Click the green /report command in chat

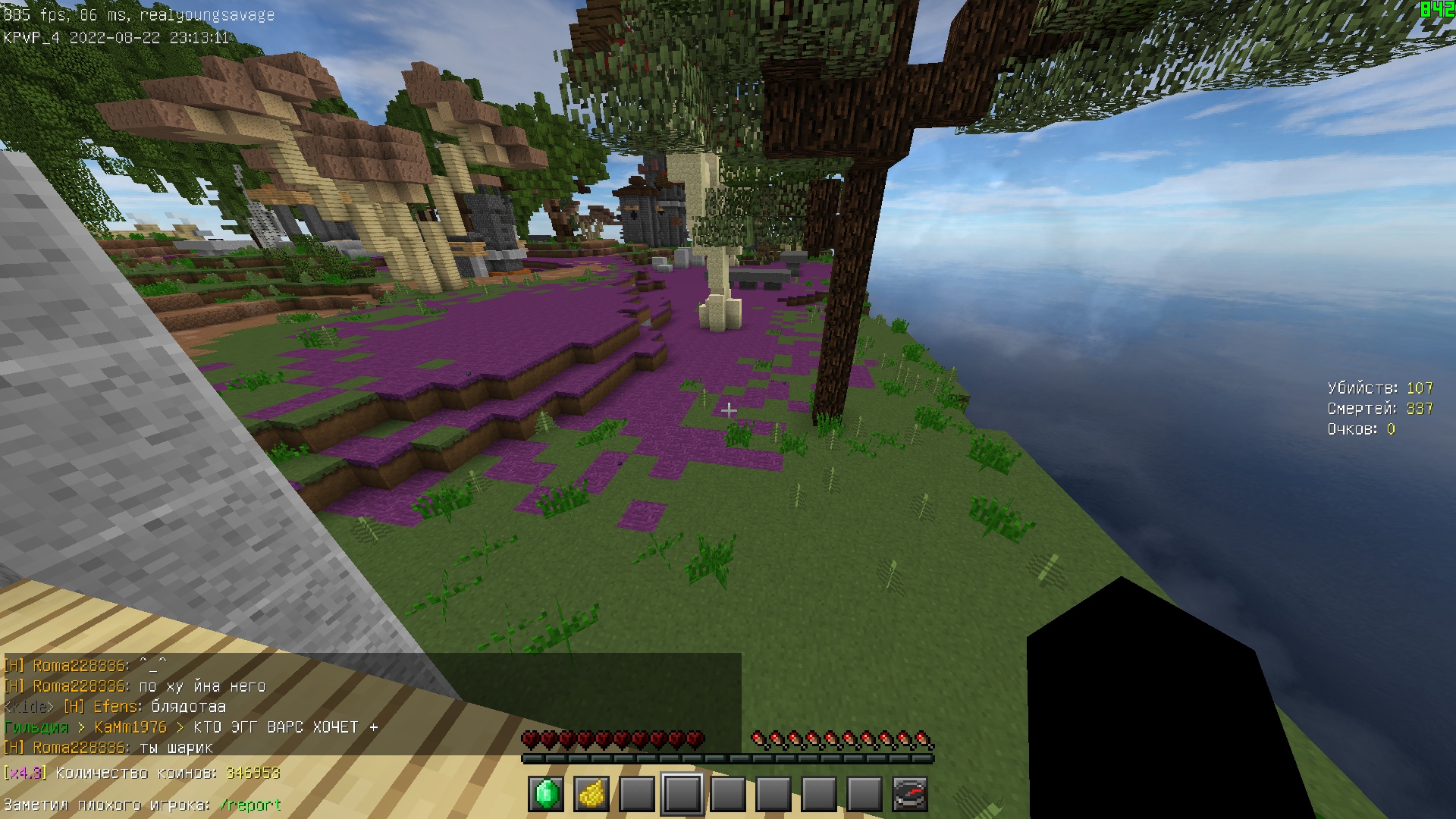[x=250, y=805]
